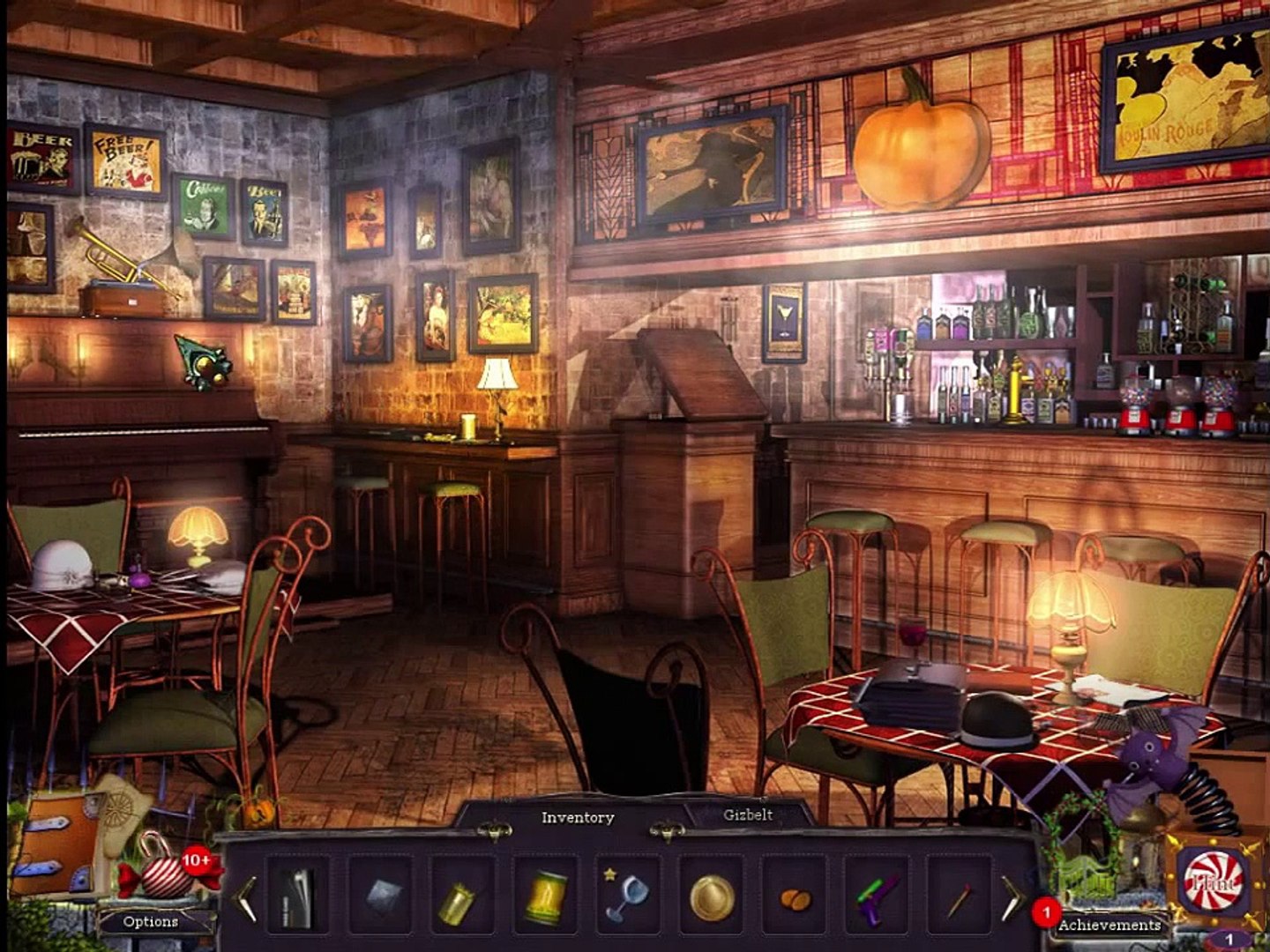Use the peppermint Hint button
Viewport: 1270px width, 952px height.
[1214, 882]
